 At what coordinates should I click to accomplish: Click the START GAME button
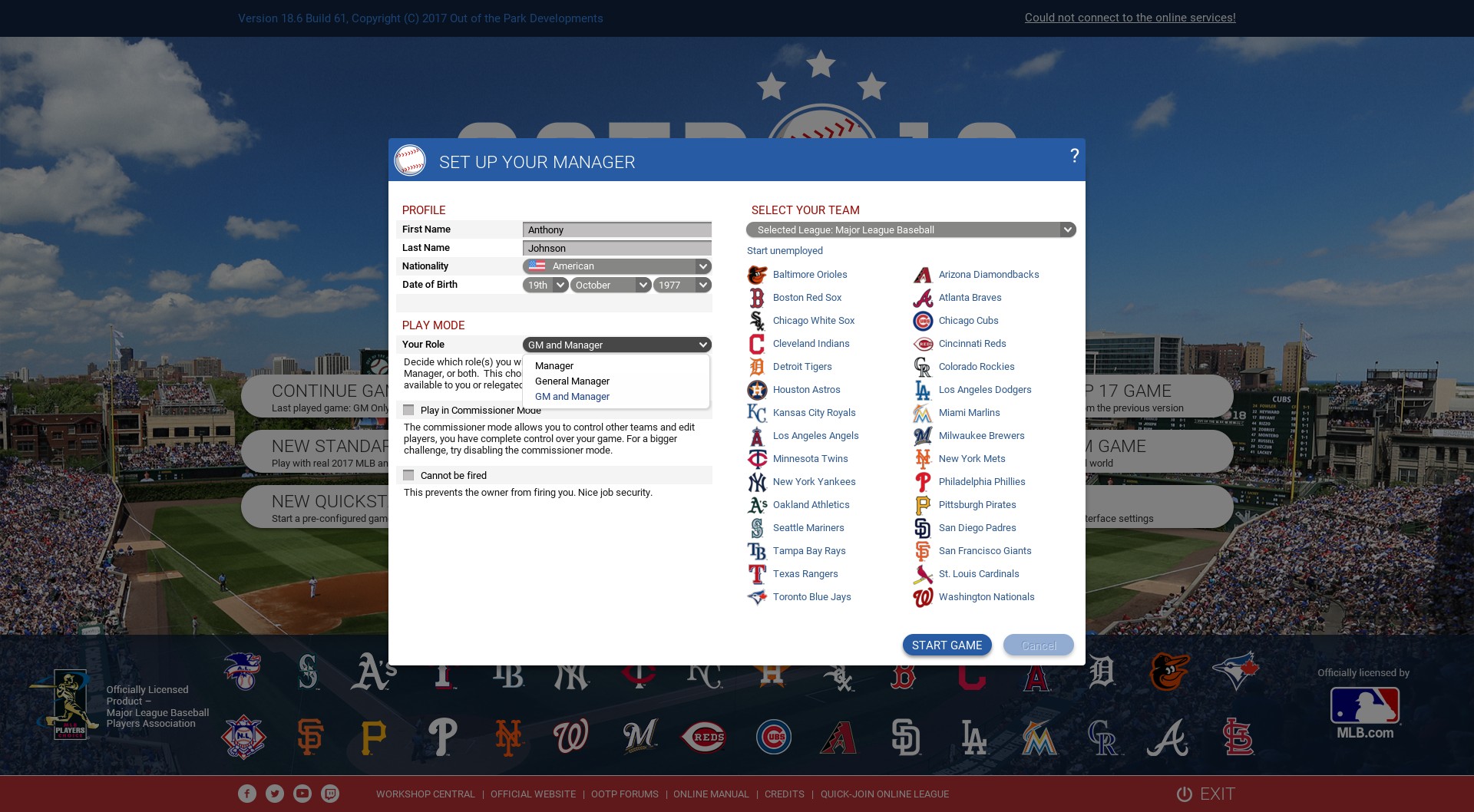947,645
